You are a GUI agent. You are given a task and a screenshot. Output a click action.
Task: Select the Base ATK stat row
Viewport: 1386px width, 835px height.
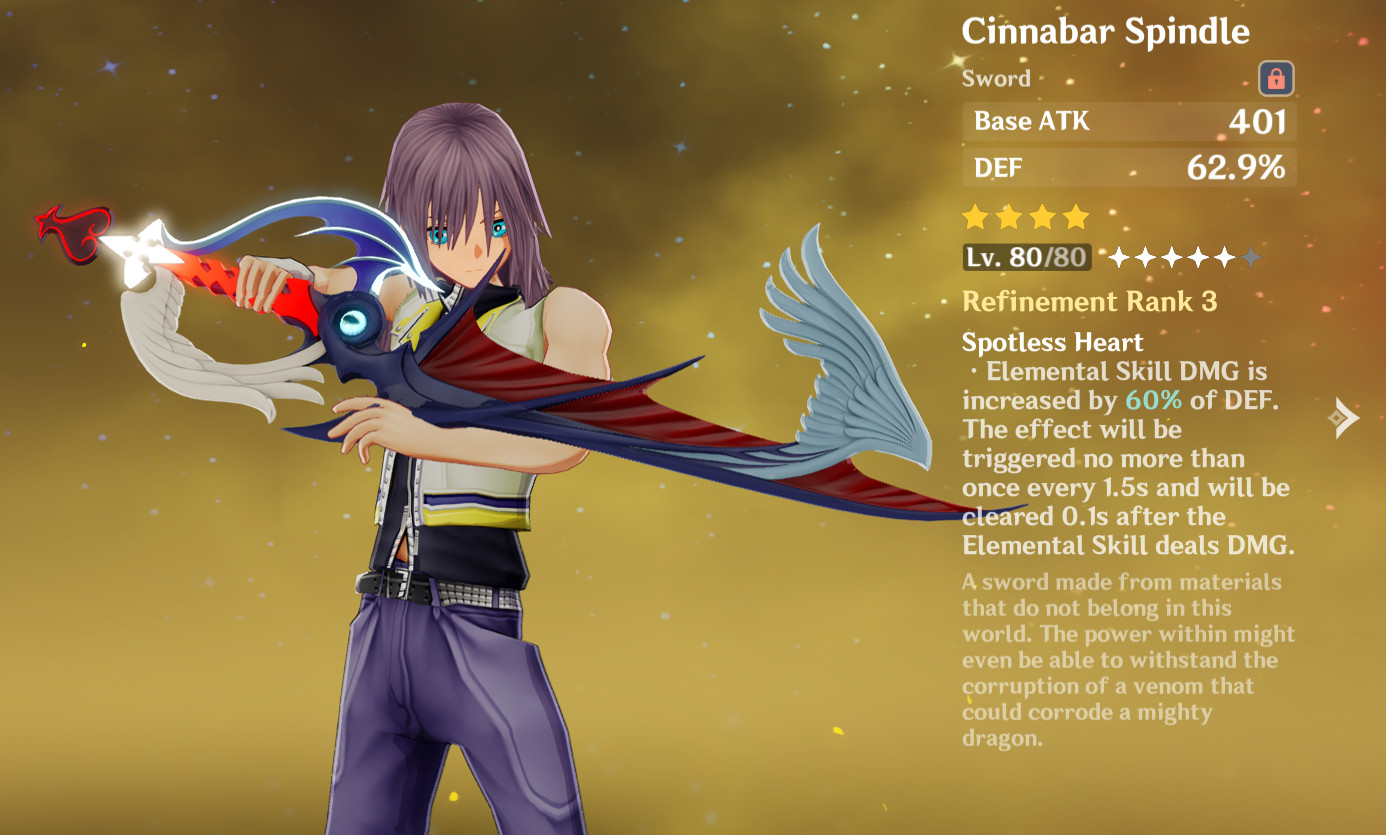point(1128,122)
